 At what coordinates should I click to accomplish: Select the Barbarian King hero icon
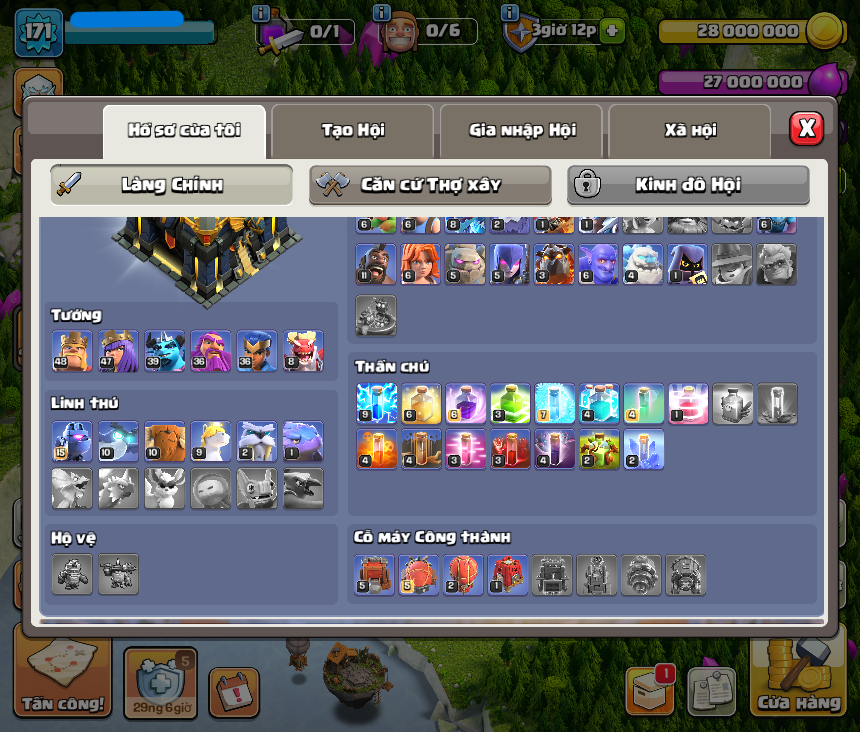pos(72,351)
